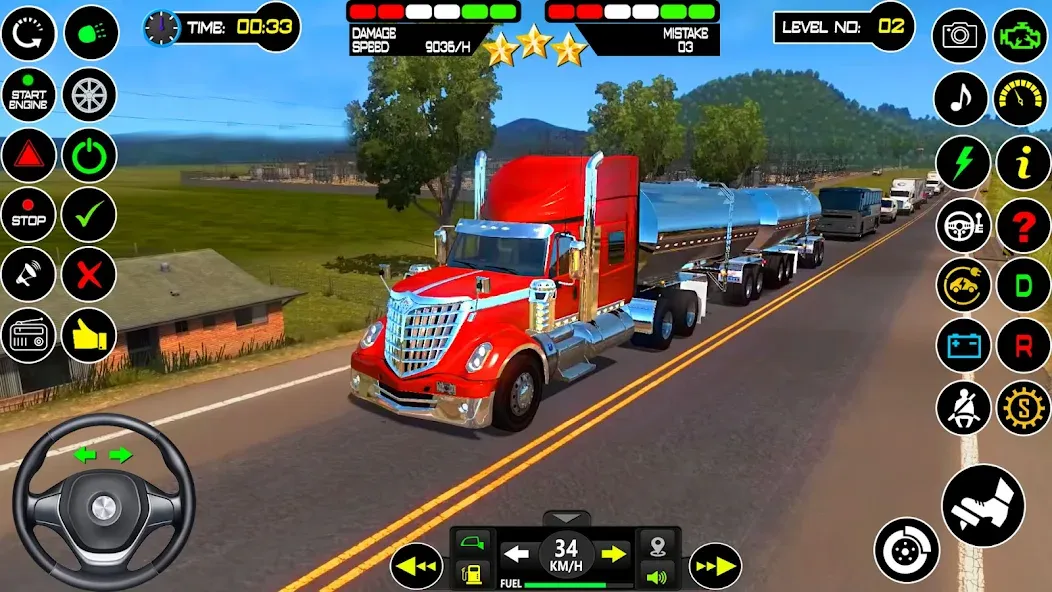This screenshot has height=592, width=1052.
Task: Tap the Start Engine button
Action: 28,96
